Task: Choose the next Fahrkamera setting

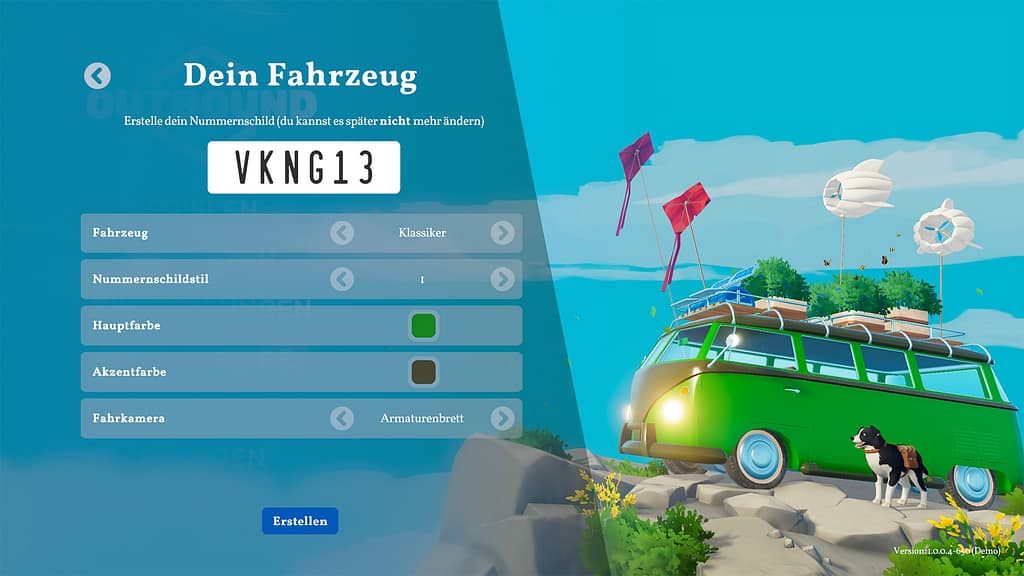Action: [x=502, y=418]
